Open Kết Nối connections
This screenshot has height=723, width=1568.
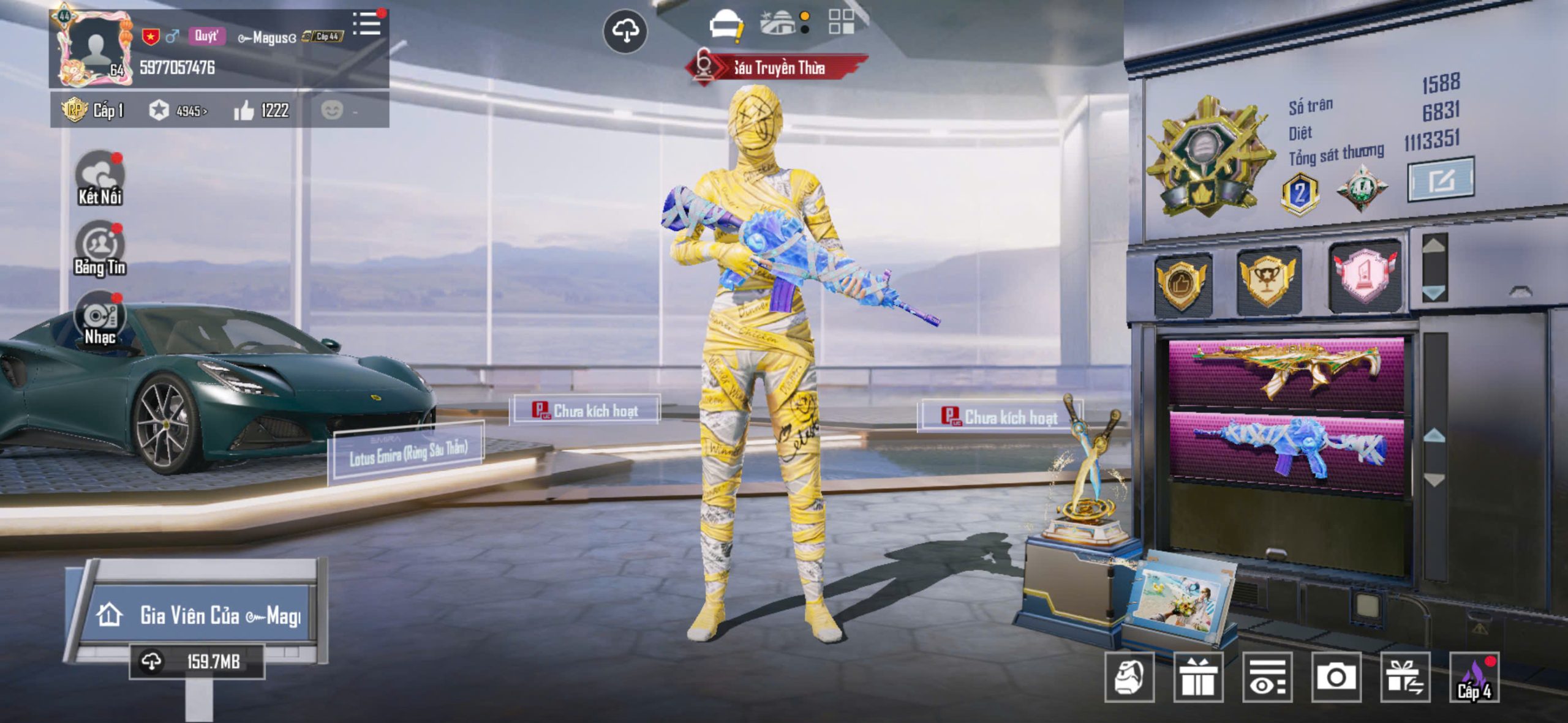pyautogui.click(x=99, y=179)
